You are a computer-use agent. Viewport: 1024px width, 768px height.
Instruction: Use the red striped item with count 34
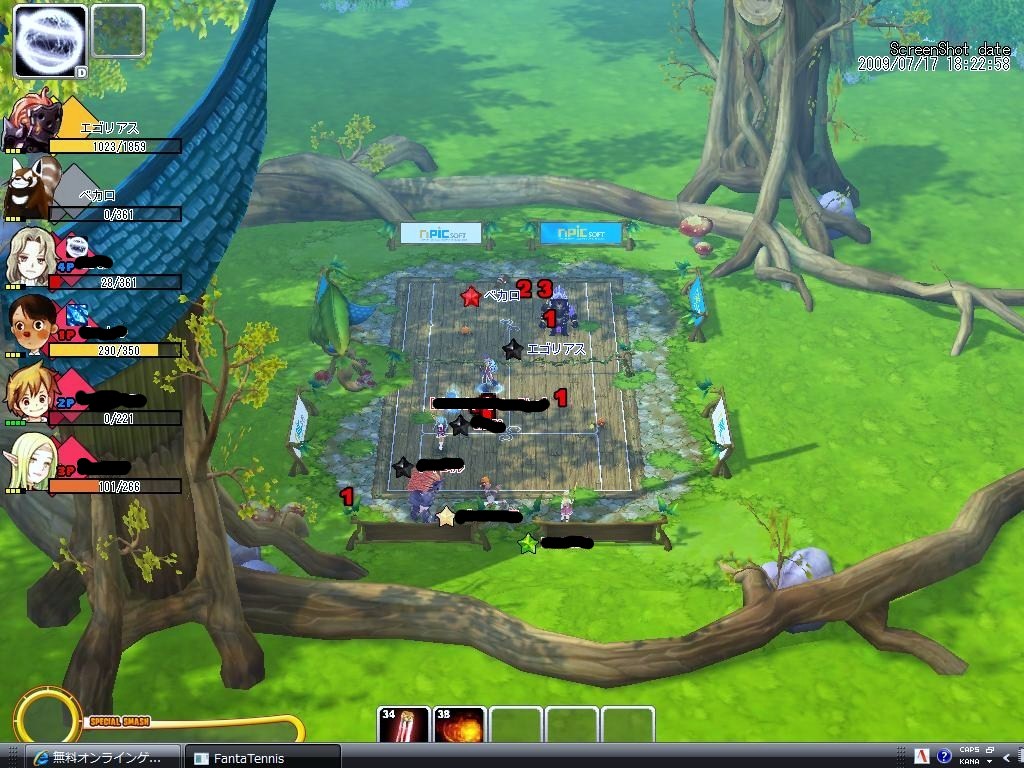coord(404,725)
